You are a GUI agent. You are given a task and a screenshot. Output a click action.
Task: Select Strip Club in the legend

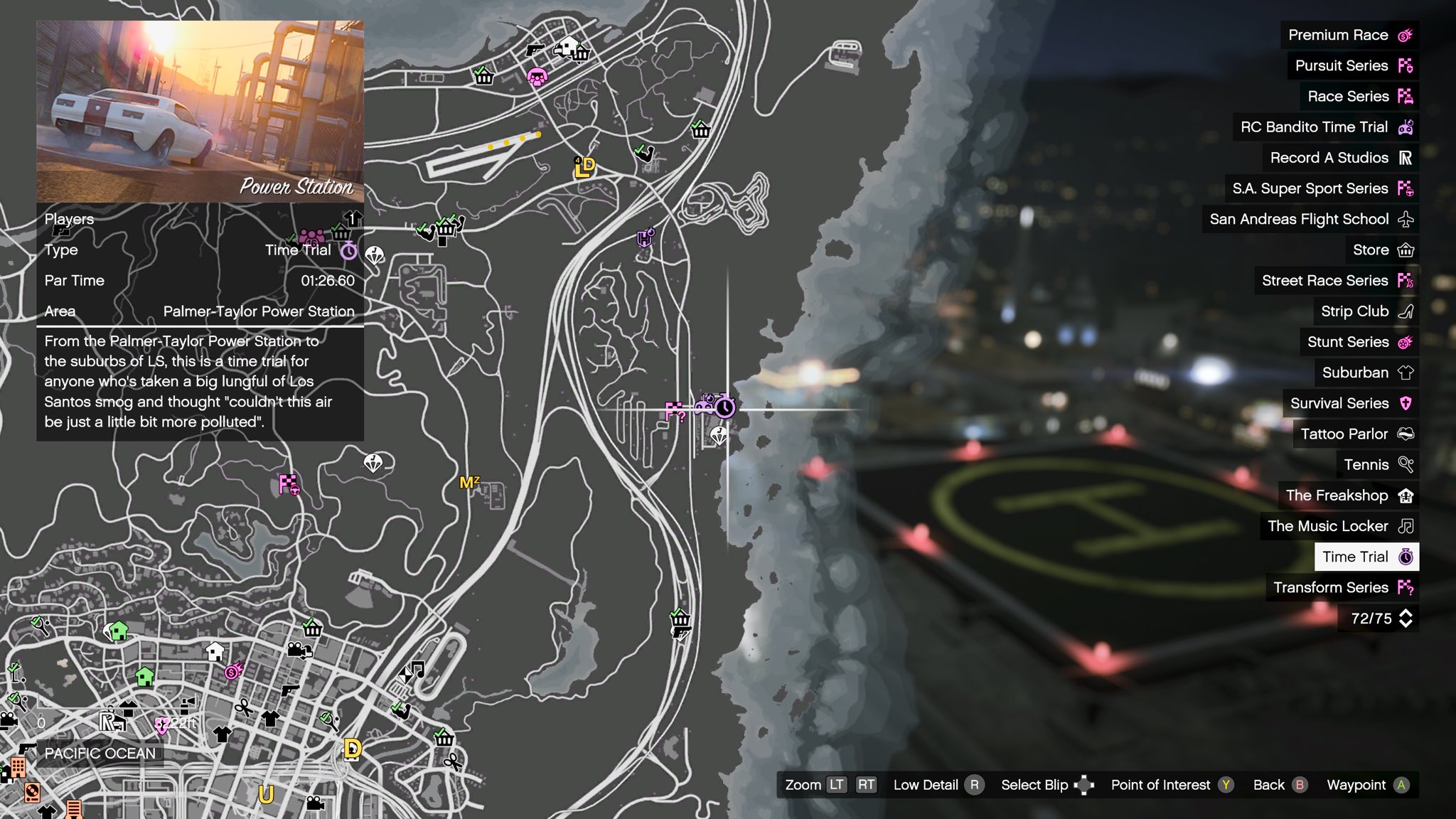(1366, 311)
